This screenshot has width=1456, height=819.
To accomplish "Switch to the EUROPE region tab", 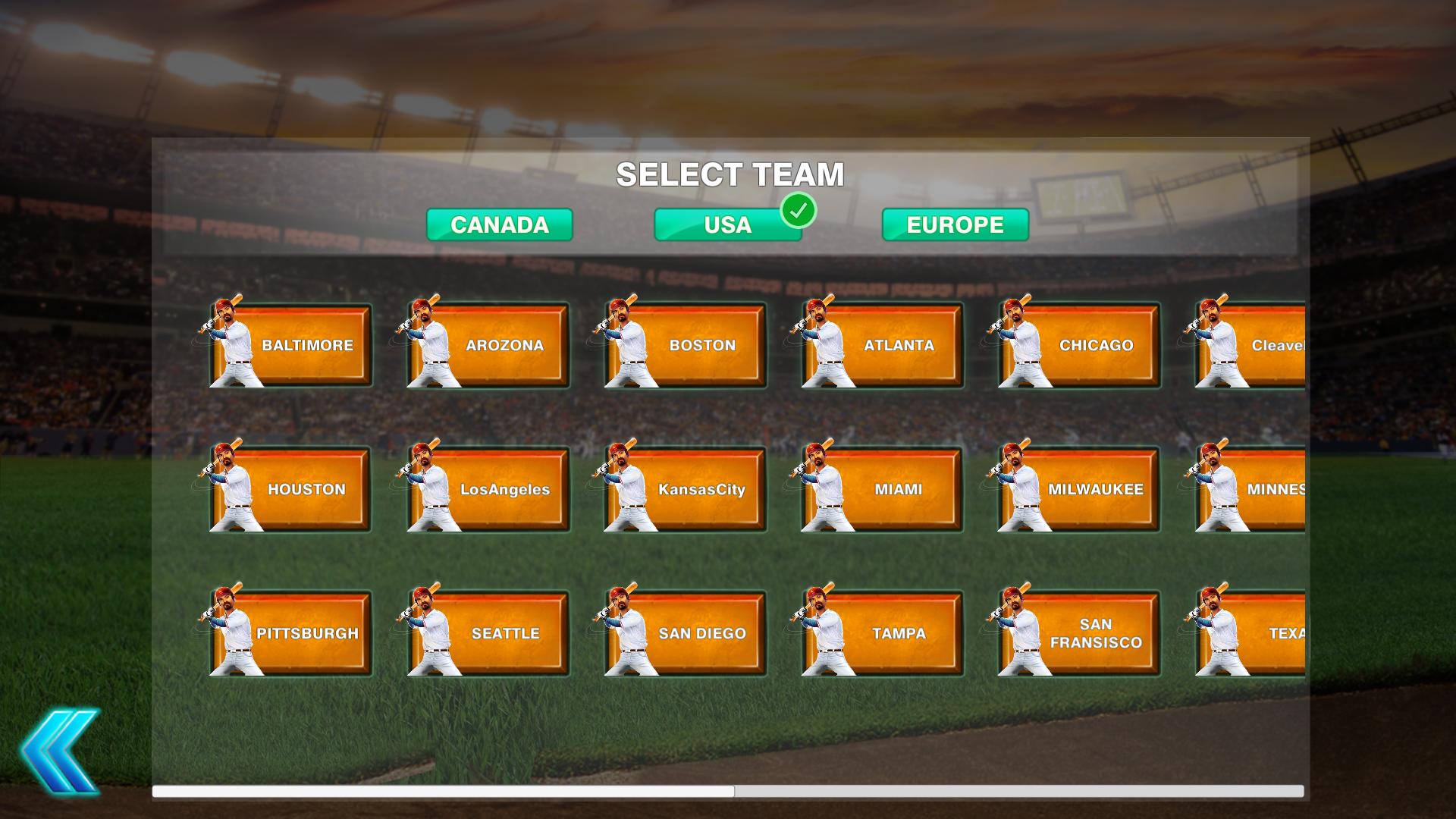I will (954, 224).
